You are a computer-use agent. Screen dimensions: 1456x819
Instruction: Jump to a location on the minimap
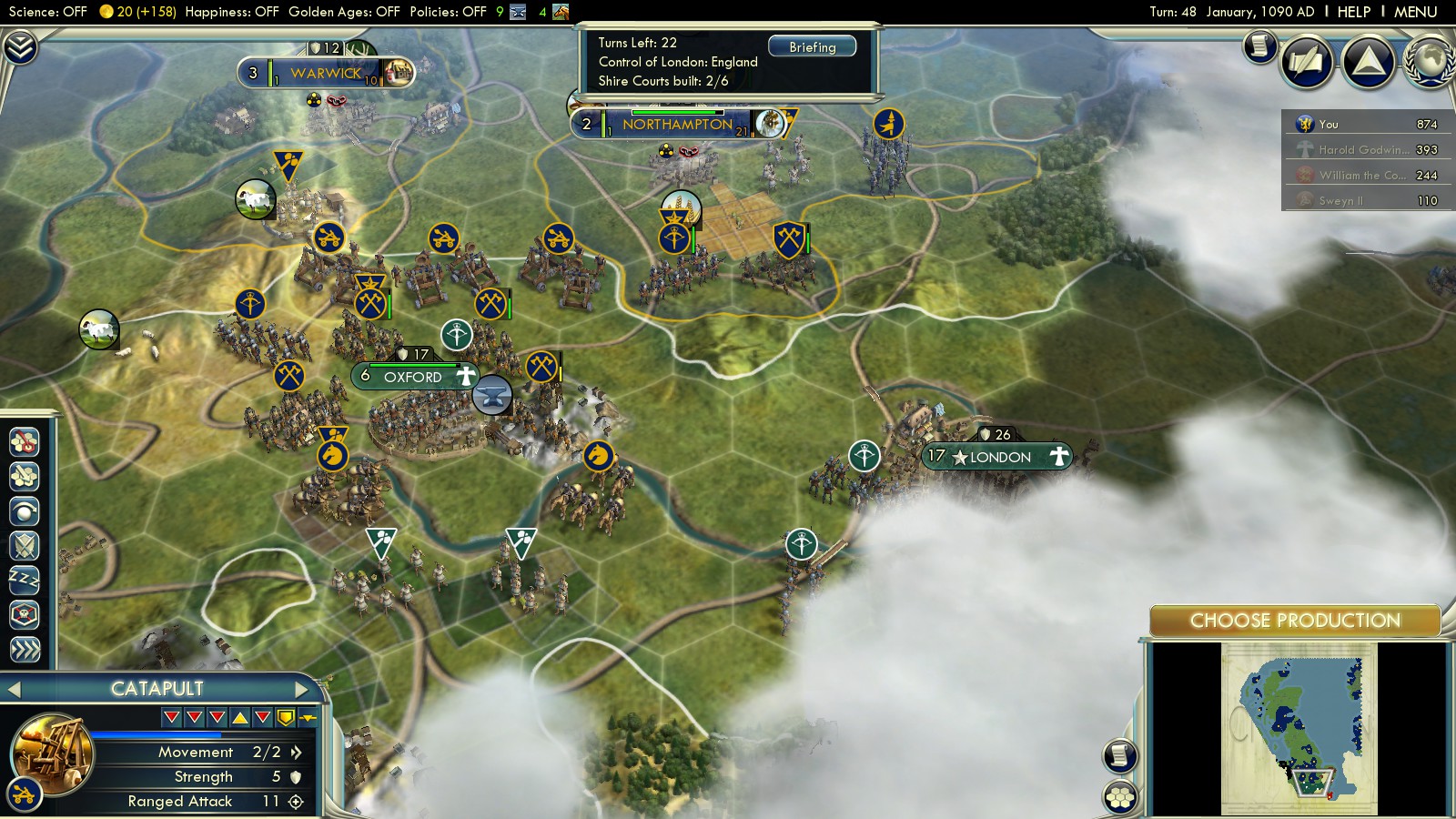pyautogui.click(x=1299, y=728)
